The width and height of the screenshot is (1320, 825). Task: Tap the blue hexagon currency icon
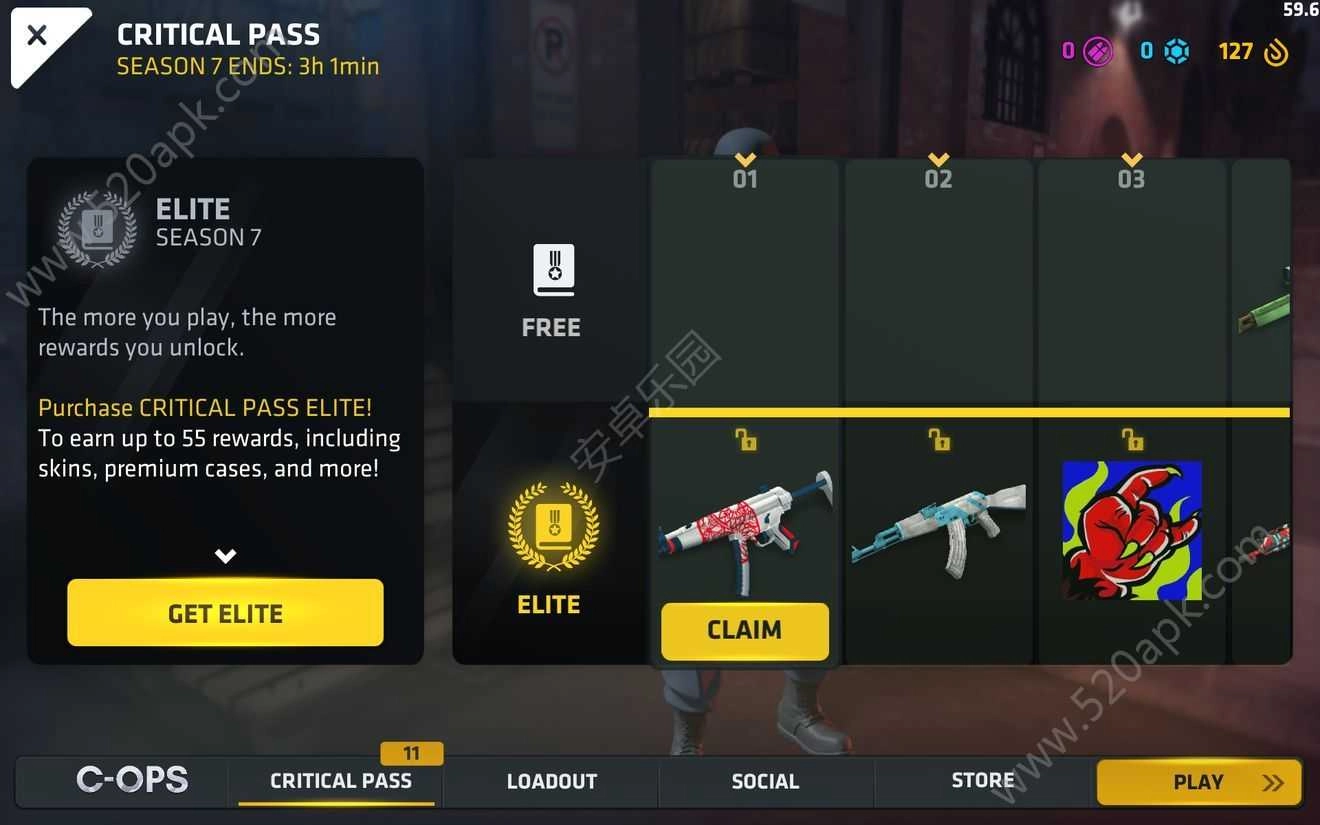coord(1177,51)
